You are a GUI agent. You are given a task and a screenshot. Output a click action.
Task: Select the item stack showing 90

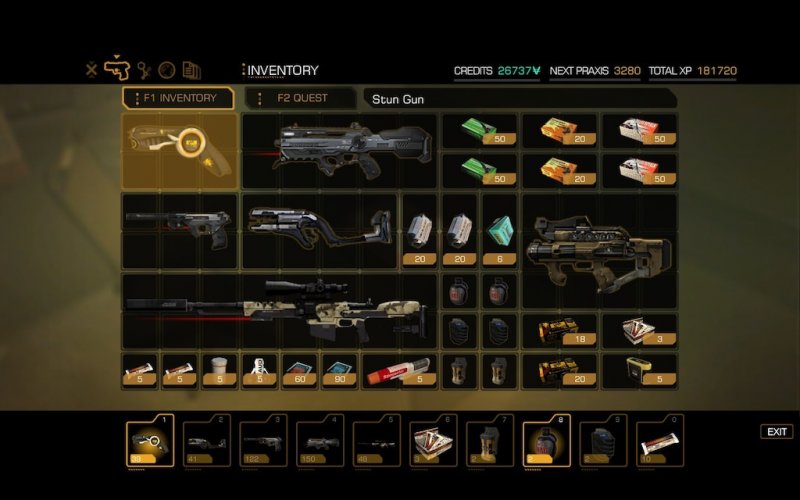pos(339,369)
